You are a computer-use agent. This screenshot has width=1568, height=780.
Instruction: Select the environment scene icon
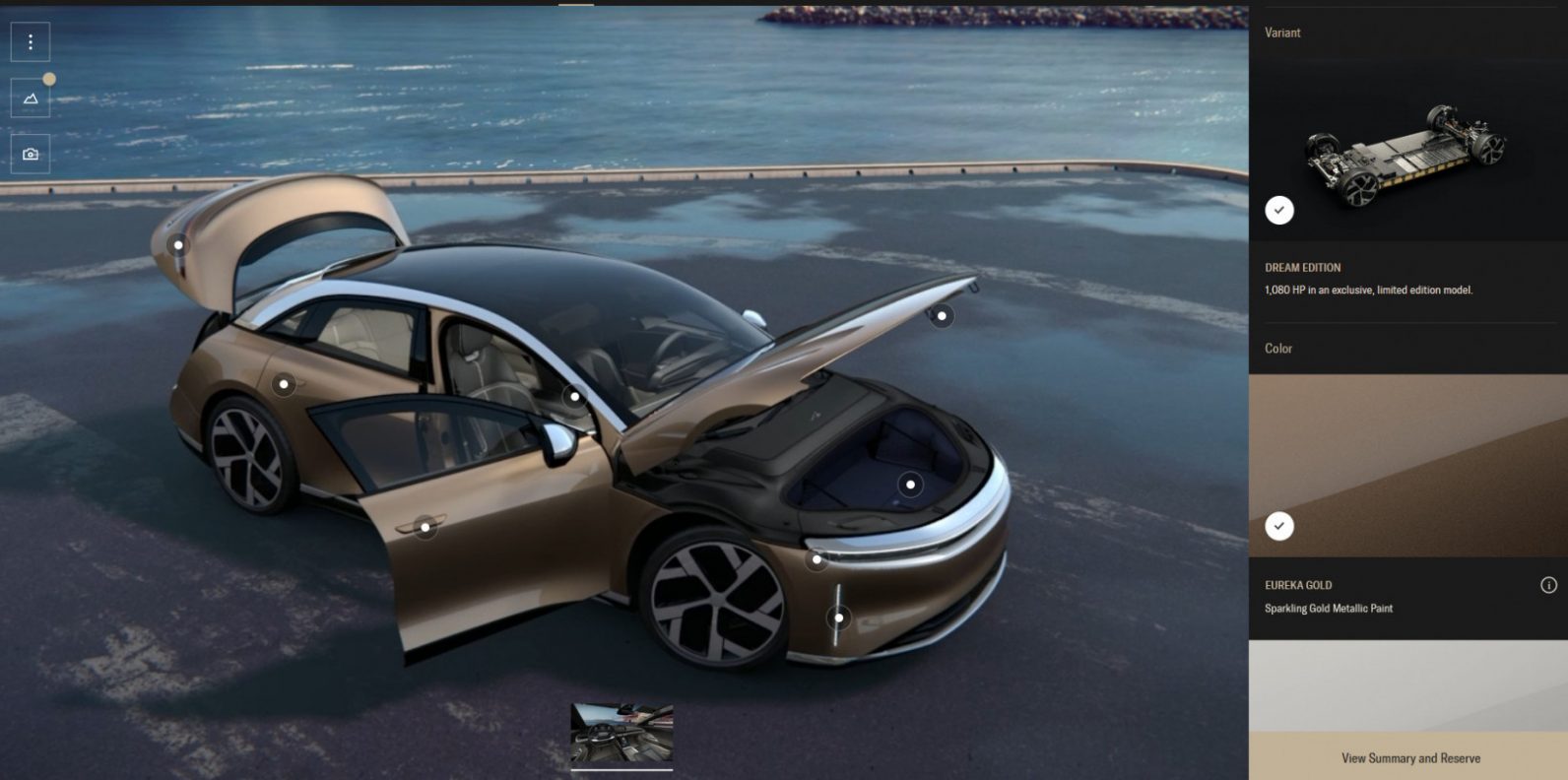30,97
